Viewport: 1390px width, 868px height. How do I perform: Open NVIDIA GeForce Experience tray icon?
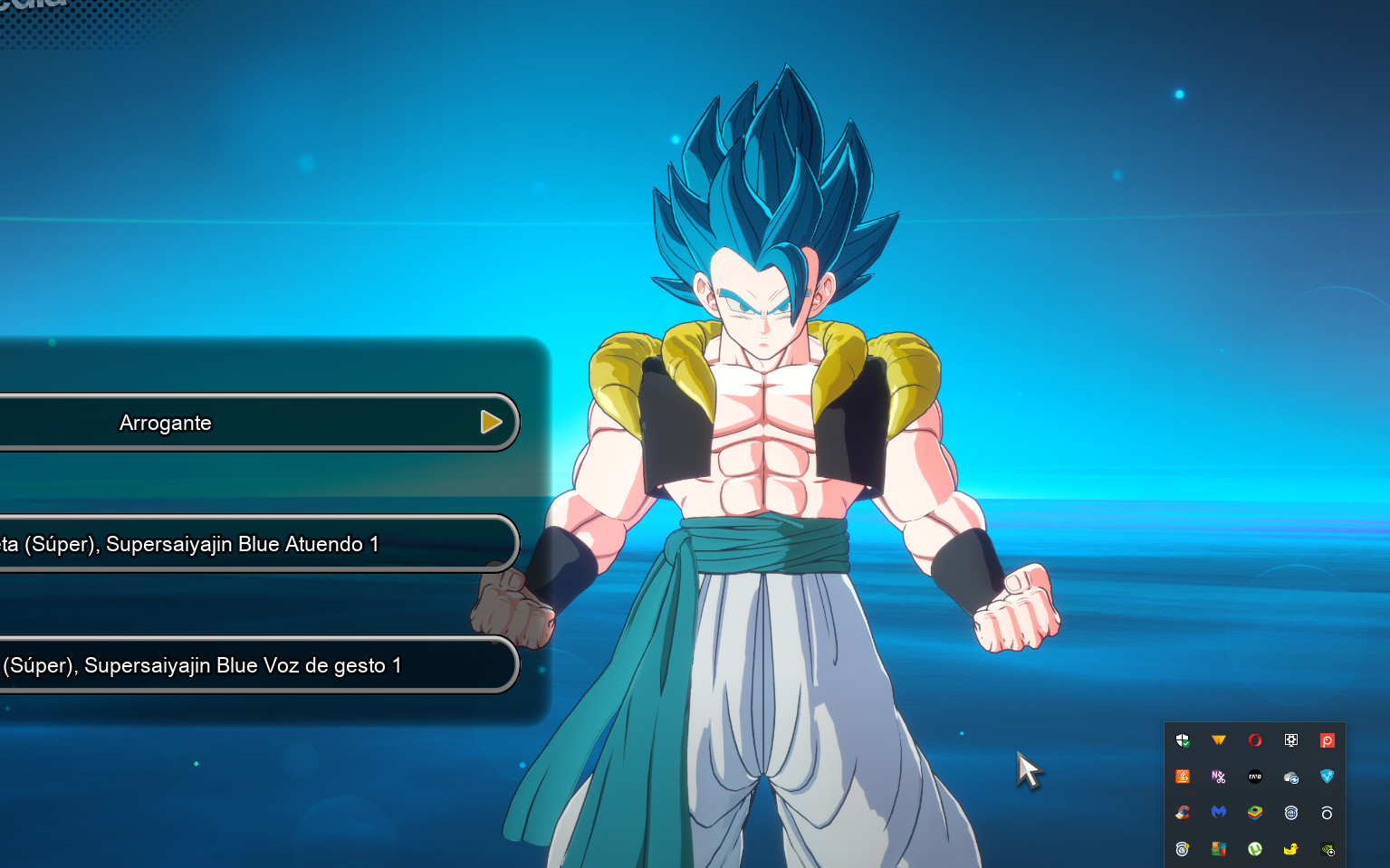tap(1328, 849)
